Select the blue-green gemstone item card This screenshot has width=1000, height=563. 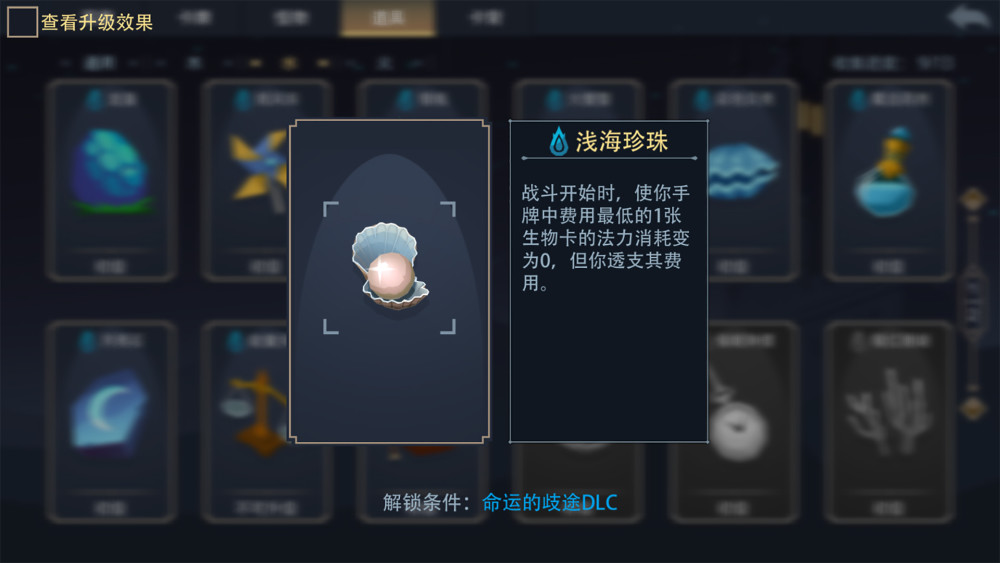click(111, 178)
